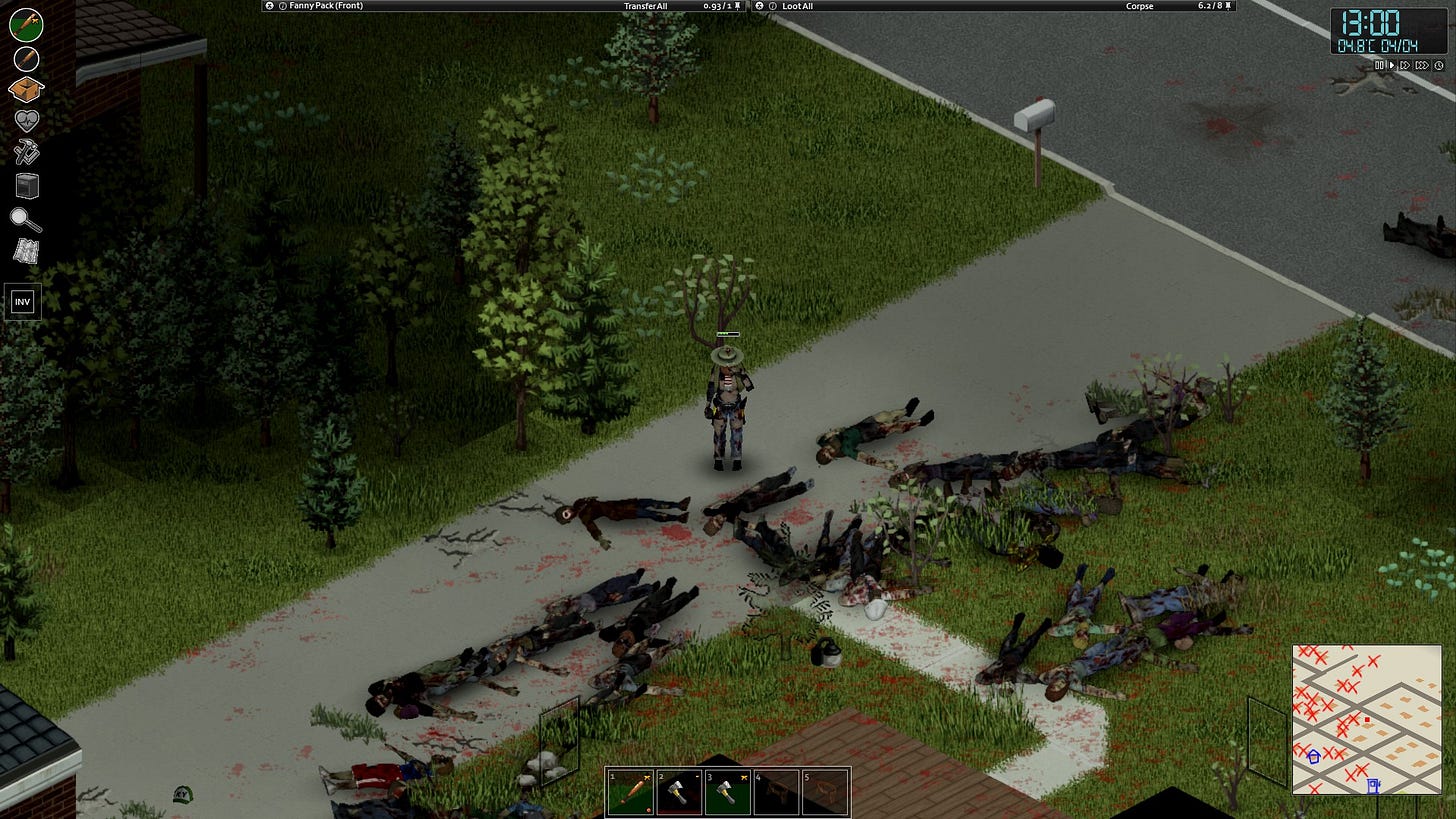This screenshot has height=819, width=1456.
Task: Open the health panel heart icon
Action: click(24, 121)
